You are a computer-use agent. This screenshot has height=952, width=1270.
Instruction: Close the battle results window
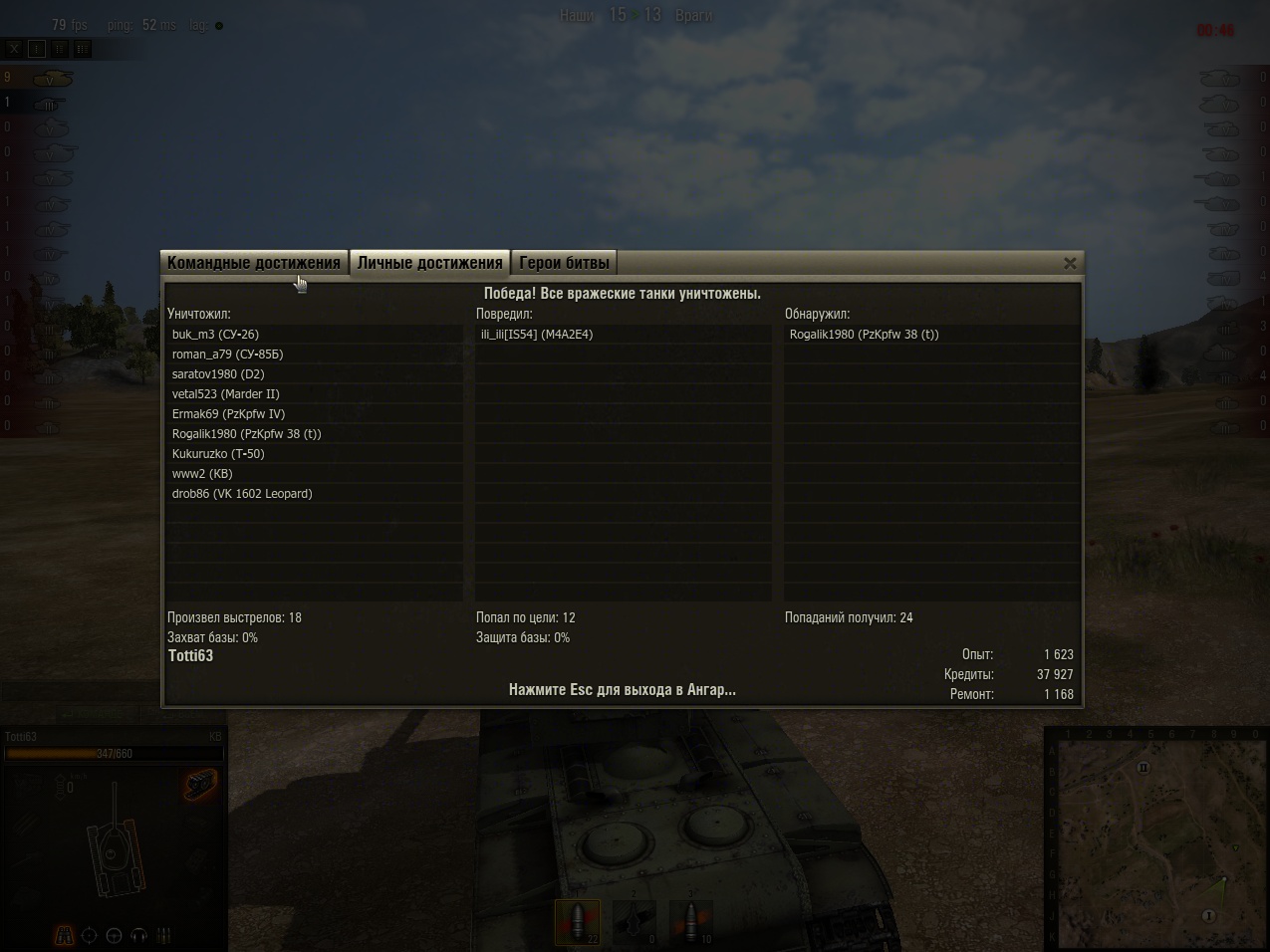coord(1070,263)
